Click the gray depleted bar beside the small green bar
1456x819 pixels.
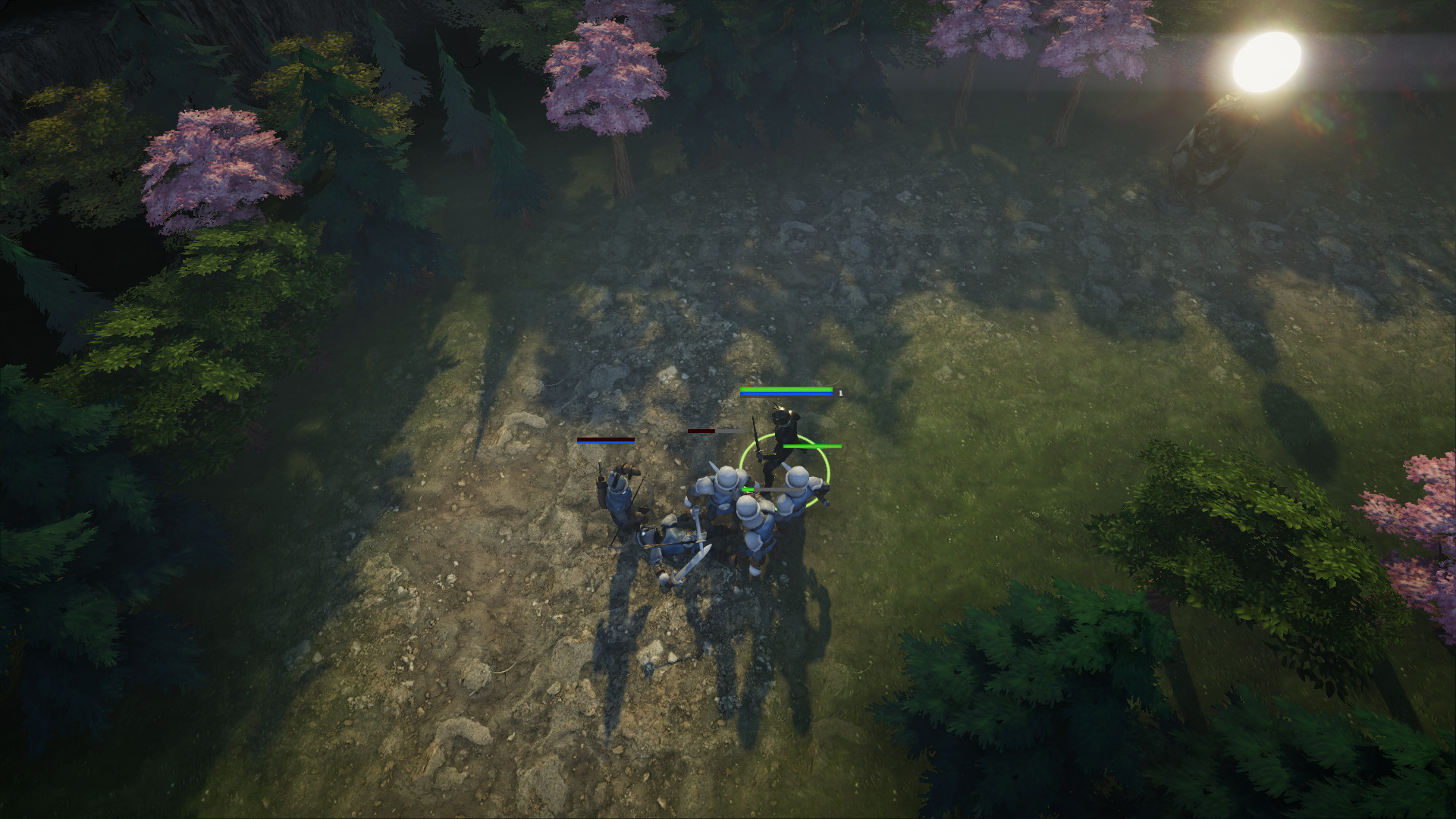[779, 490]
